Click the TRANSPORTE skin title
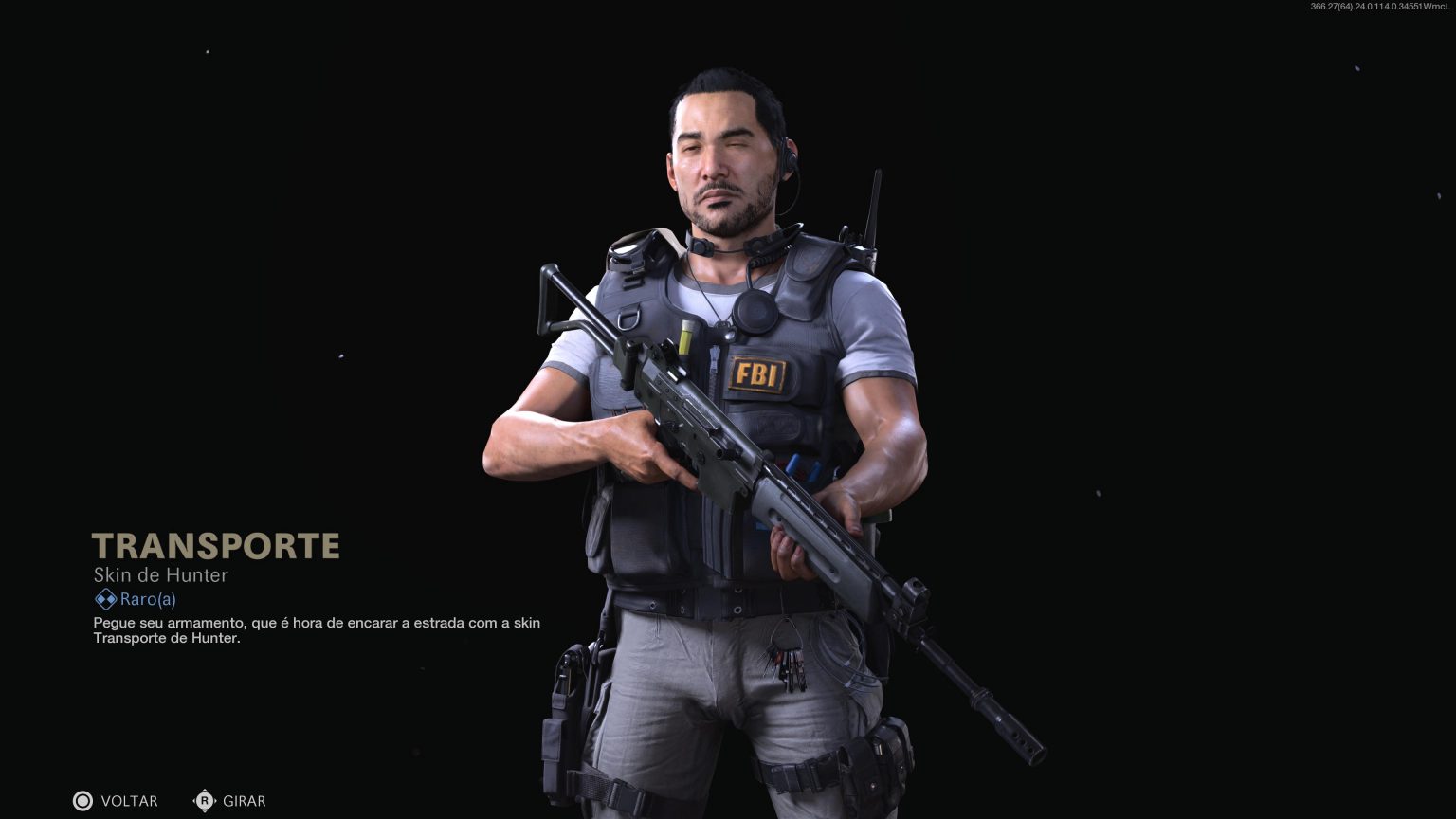Viewport: 1456px width, 819px height. tap(216, 545)
